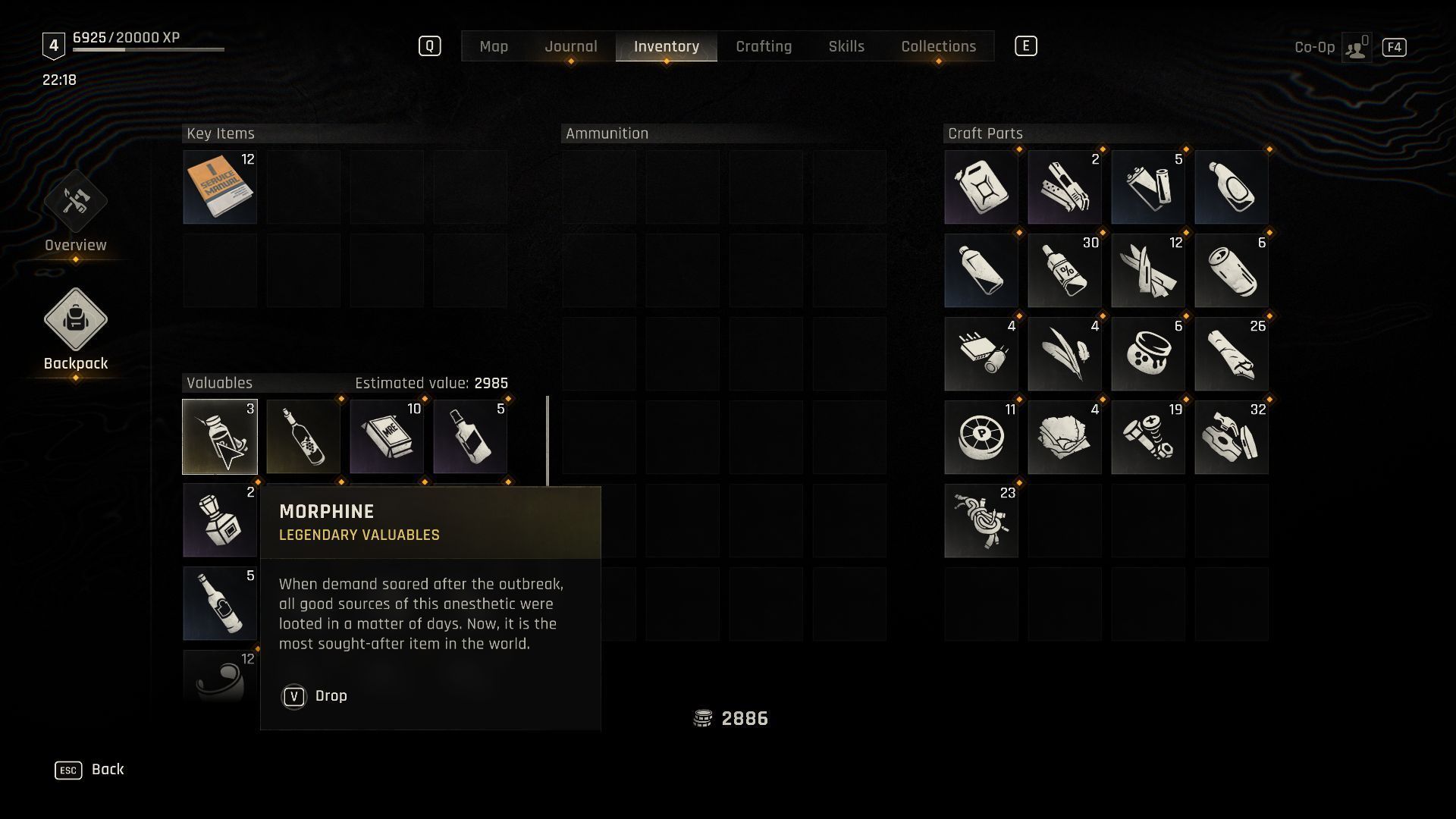The image size is (1456, 819).
Task: Select the Service Manual key item
Action: [220, 187]
